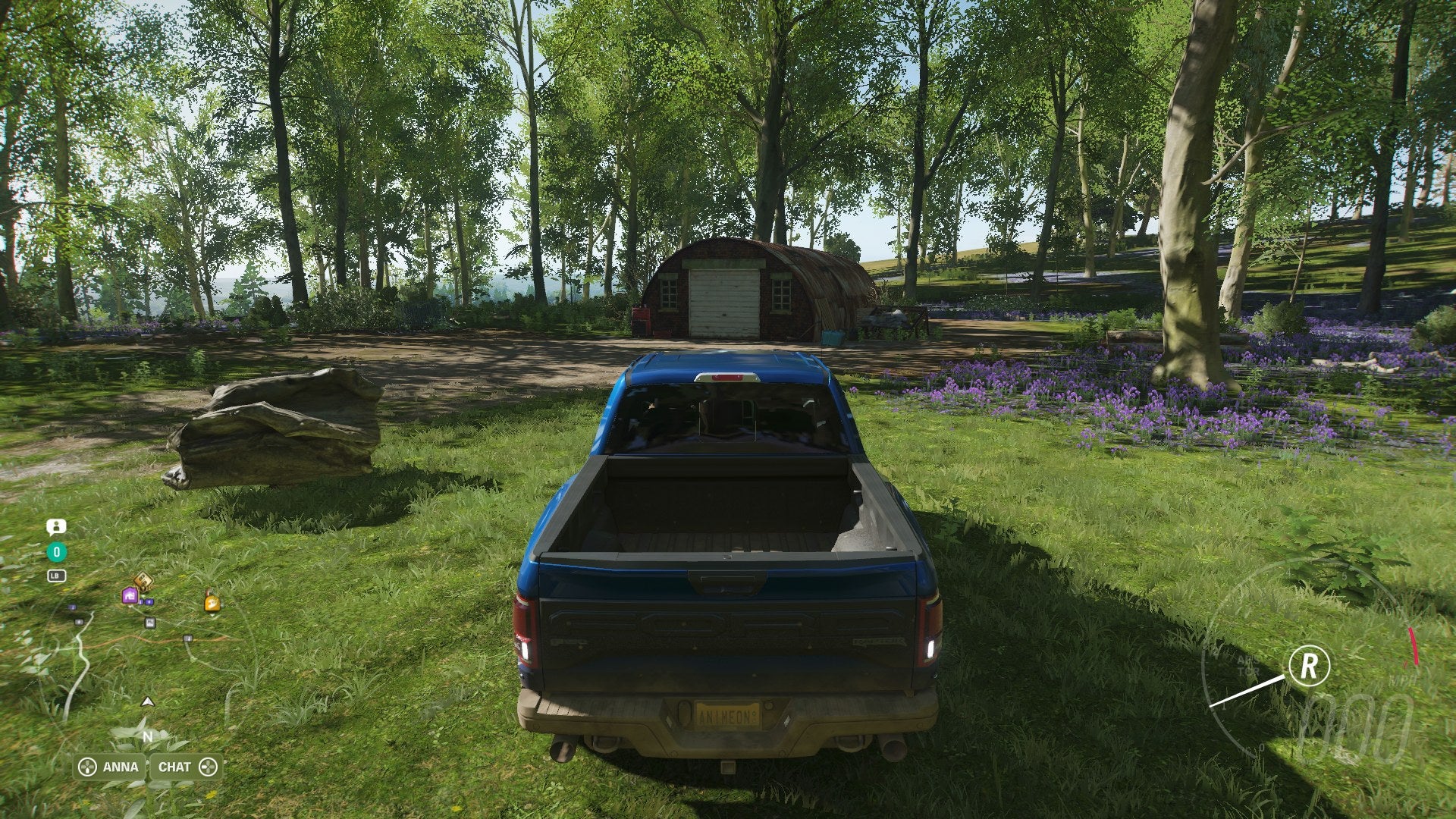Click the online players indicator above the minimap
Image resolution: width=1456 pixels, height=819 pixels.
coord(57,526)
